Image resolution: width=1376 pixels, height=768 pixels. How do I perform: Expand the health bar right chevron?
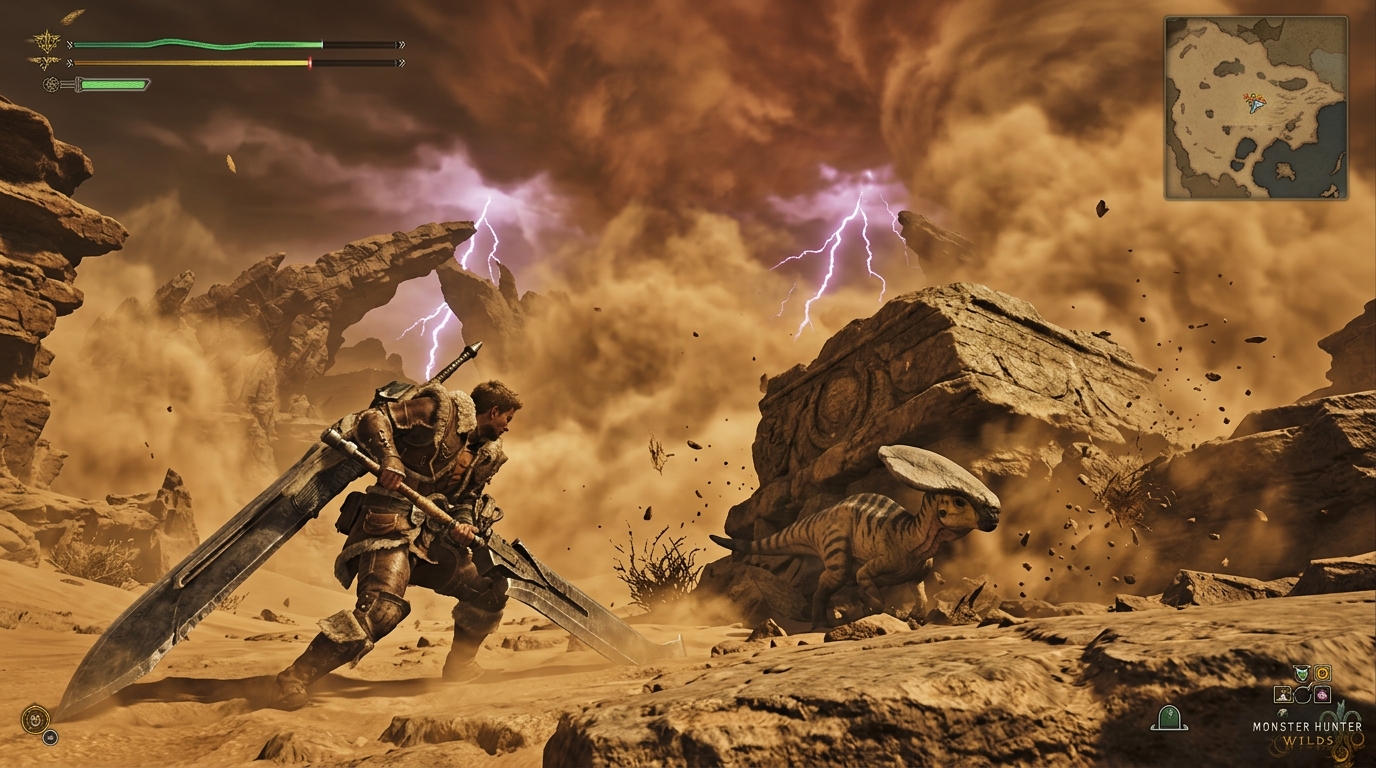402,44
